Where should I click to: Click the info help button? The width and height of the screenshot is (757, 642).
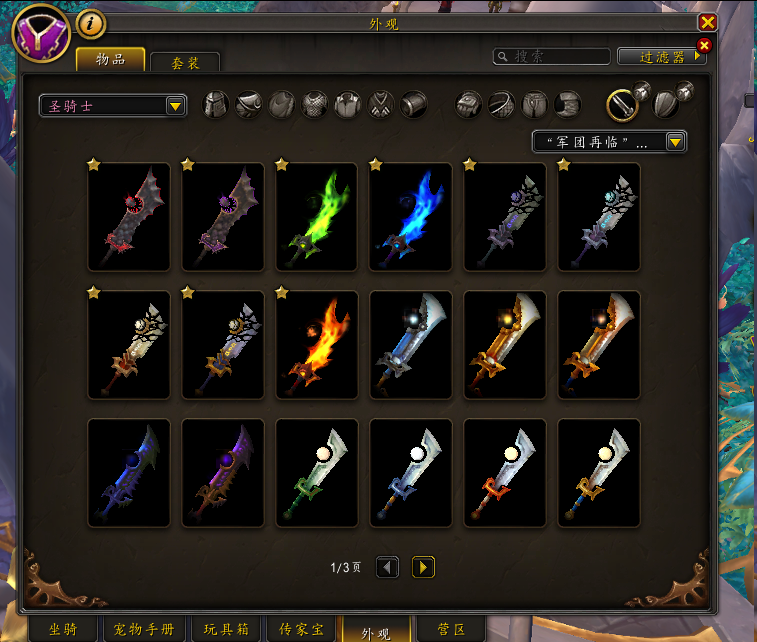pyautogui.click(x=91, y=22)
